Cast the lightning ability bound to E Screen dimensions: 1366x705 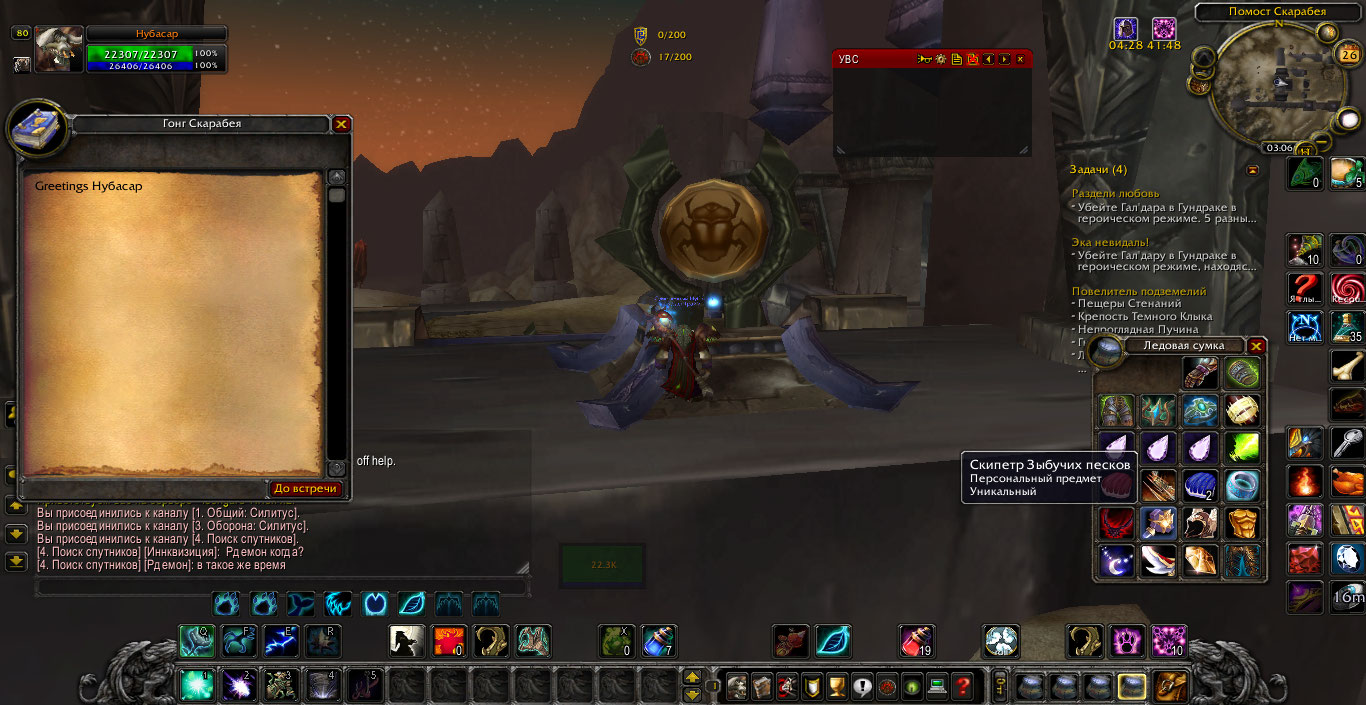coord(280,640)
